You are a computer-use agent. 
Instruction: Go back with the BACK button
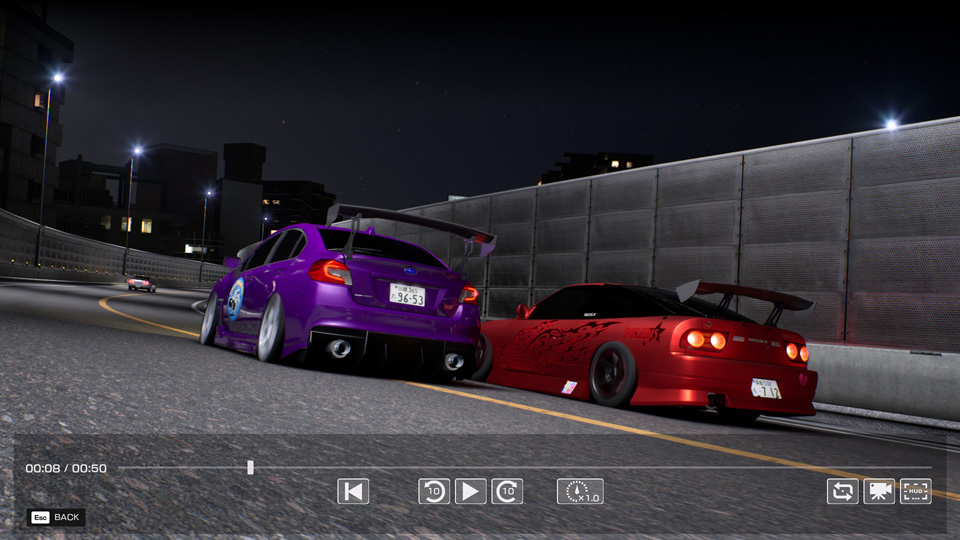[56, 517]
